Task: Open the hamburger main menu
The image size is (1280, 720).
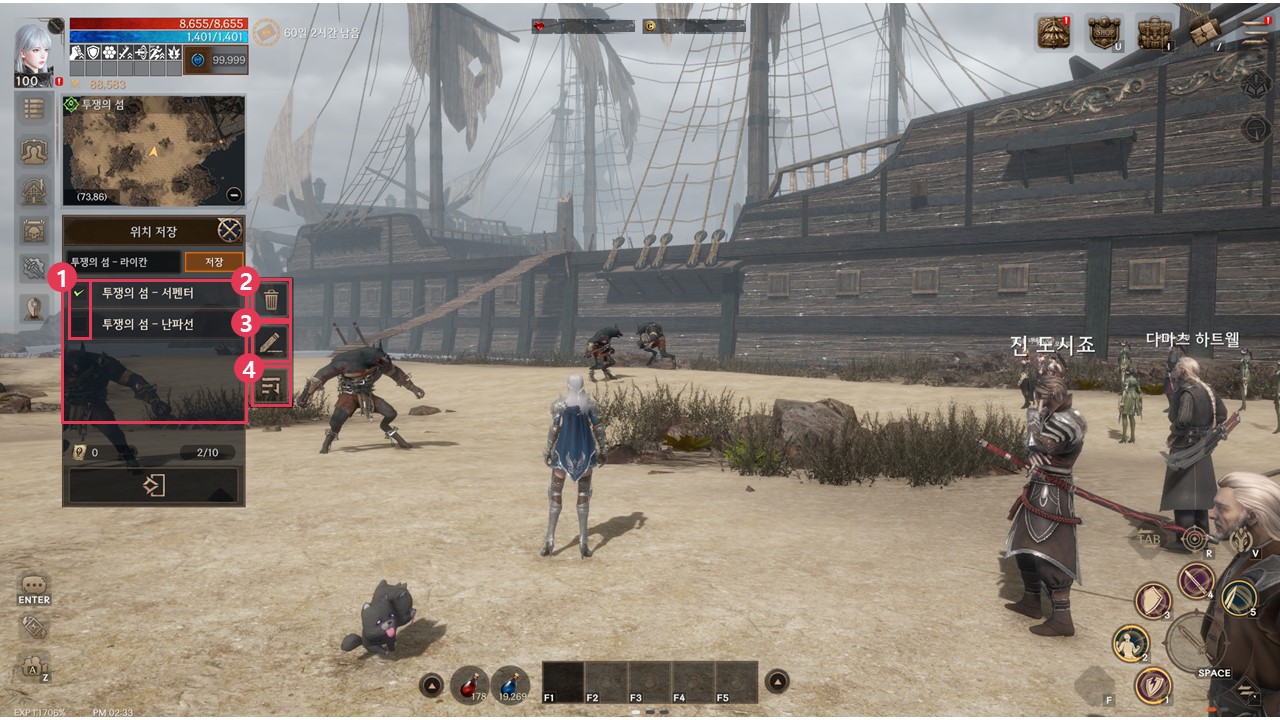Action: point(1253,32)
